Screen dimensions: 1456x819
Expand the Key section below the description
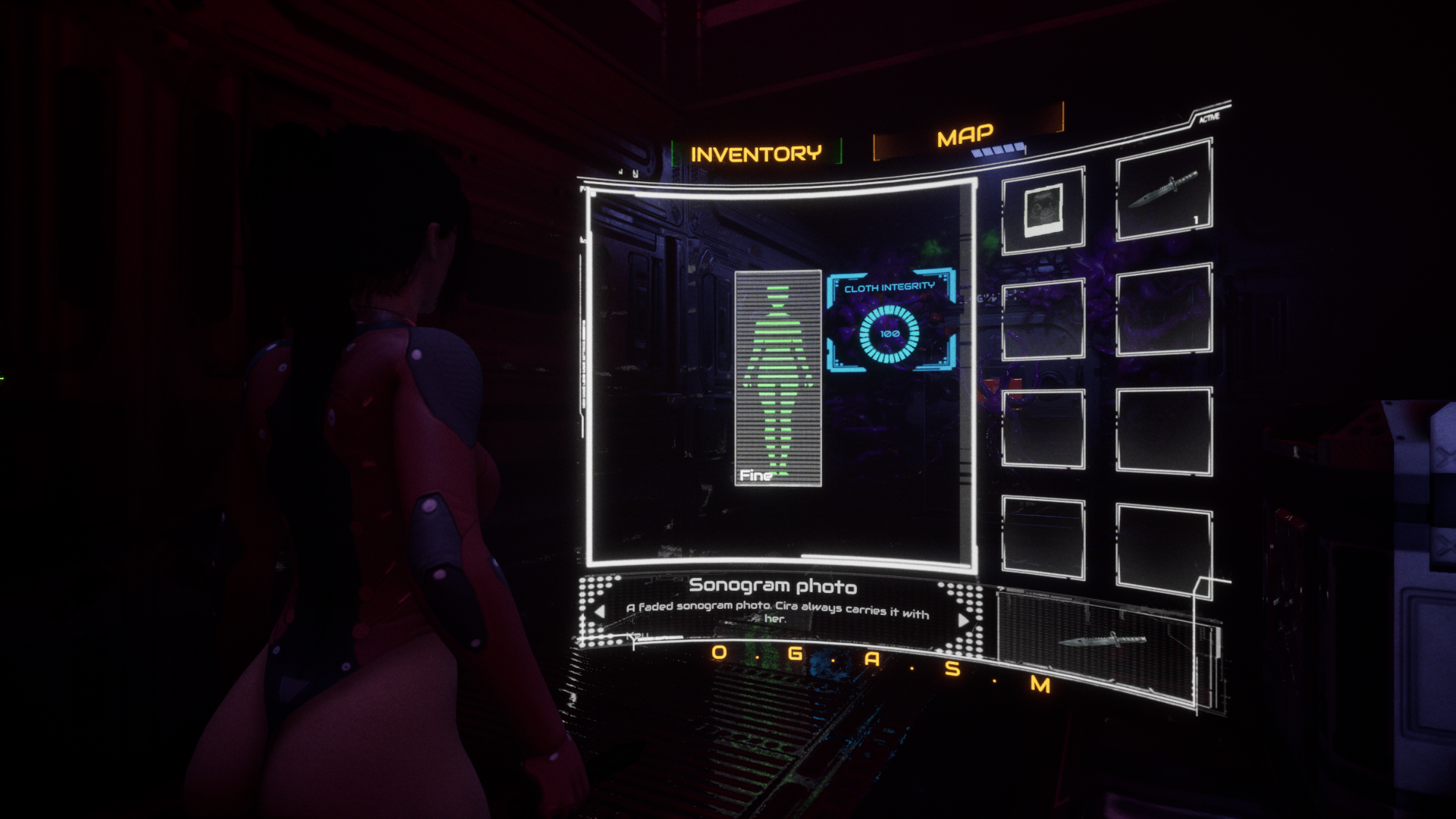635,634
